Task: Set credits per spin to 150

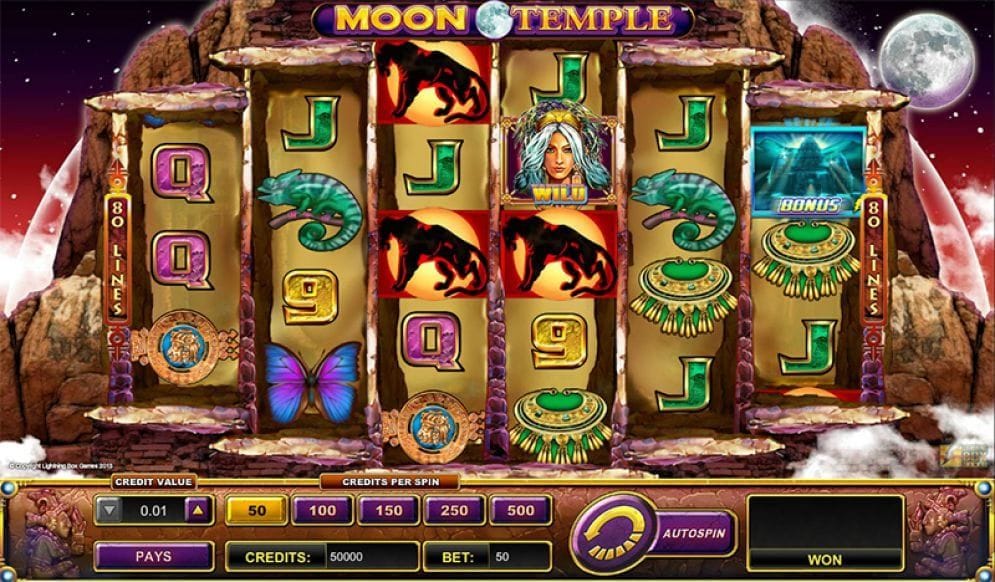Action: 388,511
